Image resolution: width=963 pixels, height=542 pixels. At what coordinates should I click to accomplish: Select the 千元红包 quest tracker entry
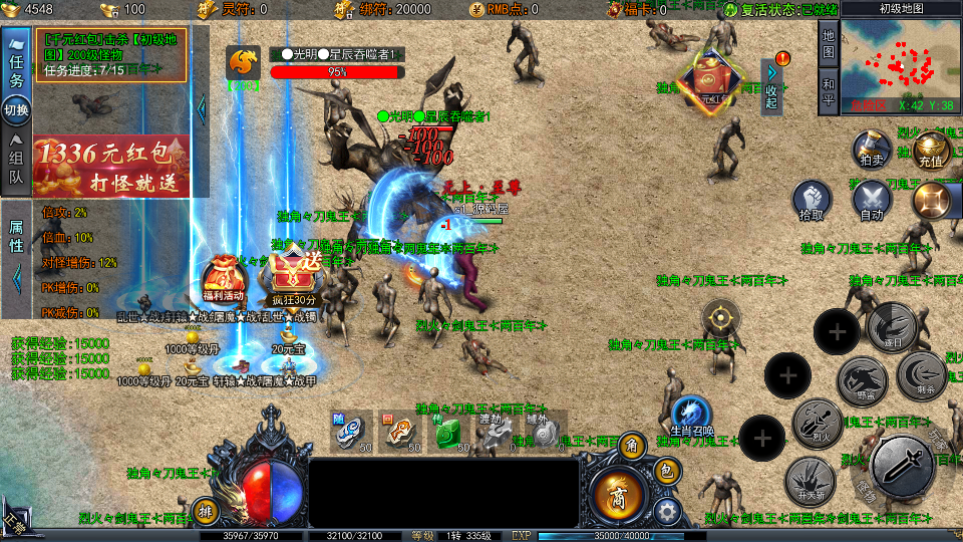point(111,54)
